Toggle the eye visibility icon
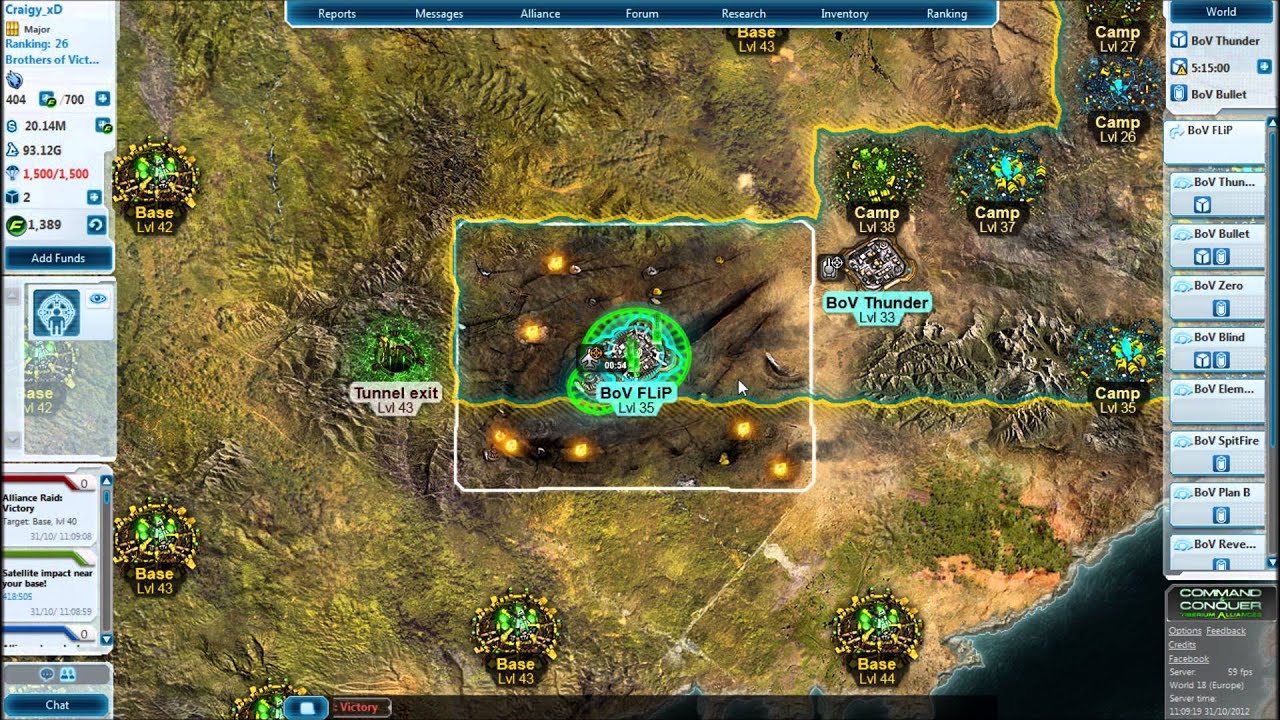Image resolution: width=1280 pixels, height=720 pixels. click(x=97, y=298)
